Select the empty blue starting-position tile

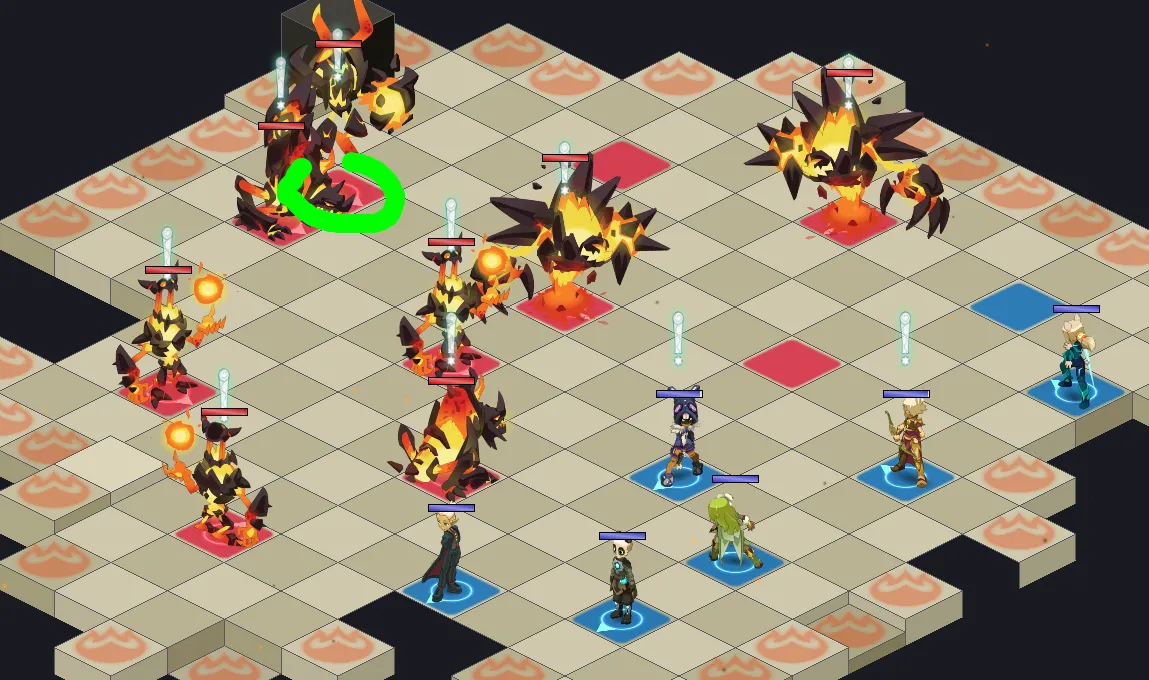pyautogui.click(x=1019, y=306)
